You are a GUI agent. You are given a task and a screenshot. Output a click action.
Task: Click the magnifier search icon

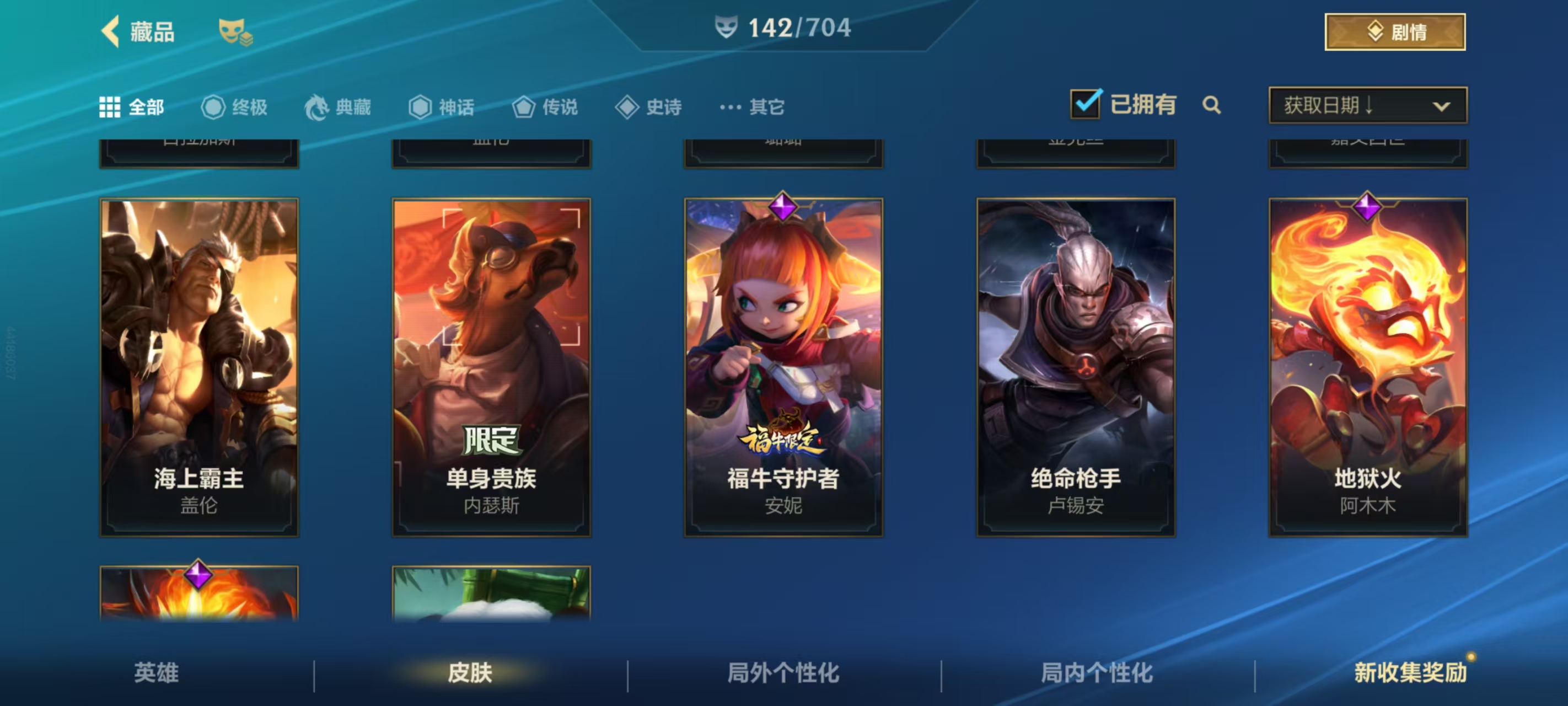tap(1211, 105)
